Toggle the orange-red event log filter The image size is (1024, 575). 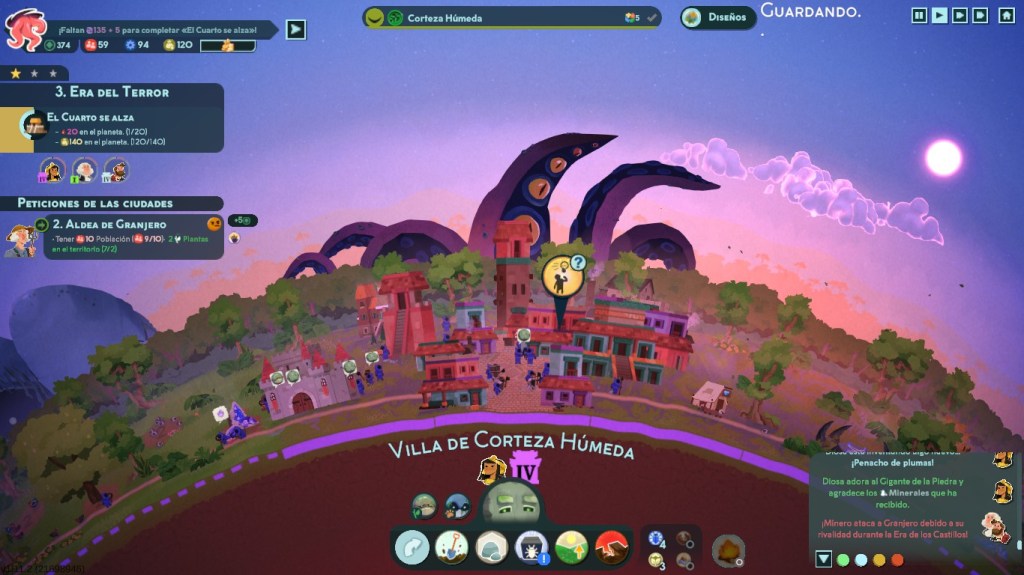click(897, 559)
